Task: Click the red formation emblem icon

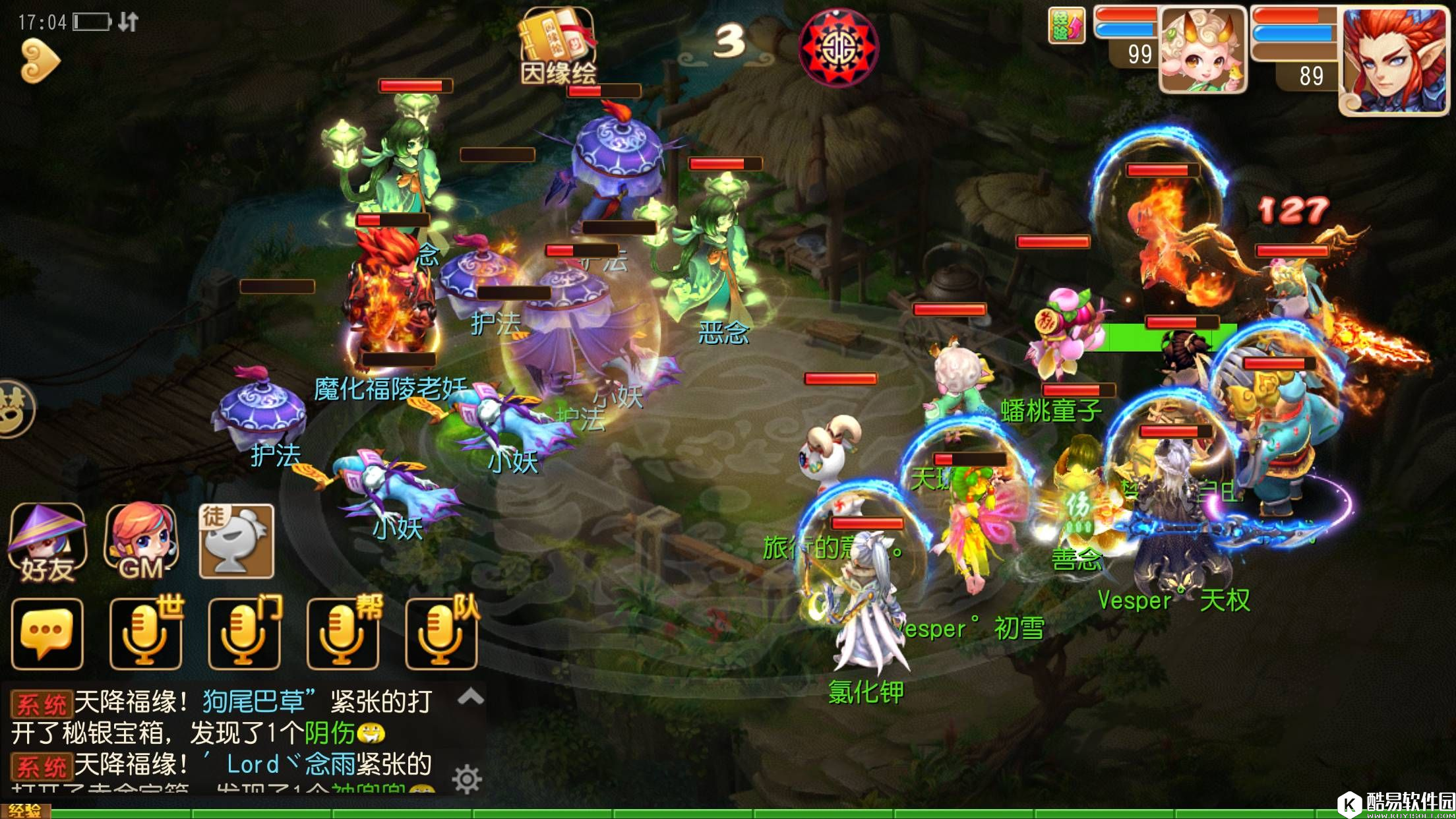Action: coord(838,48)
